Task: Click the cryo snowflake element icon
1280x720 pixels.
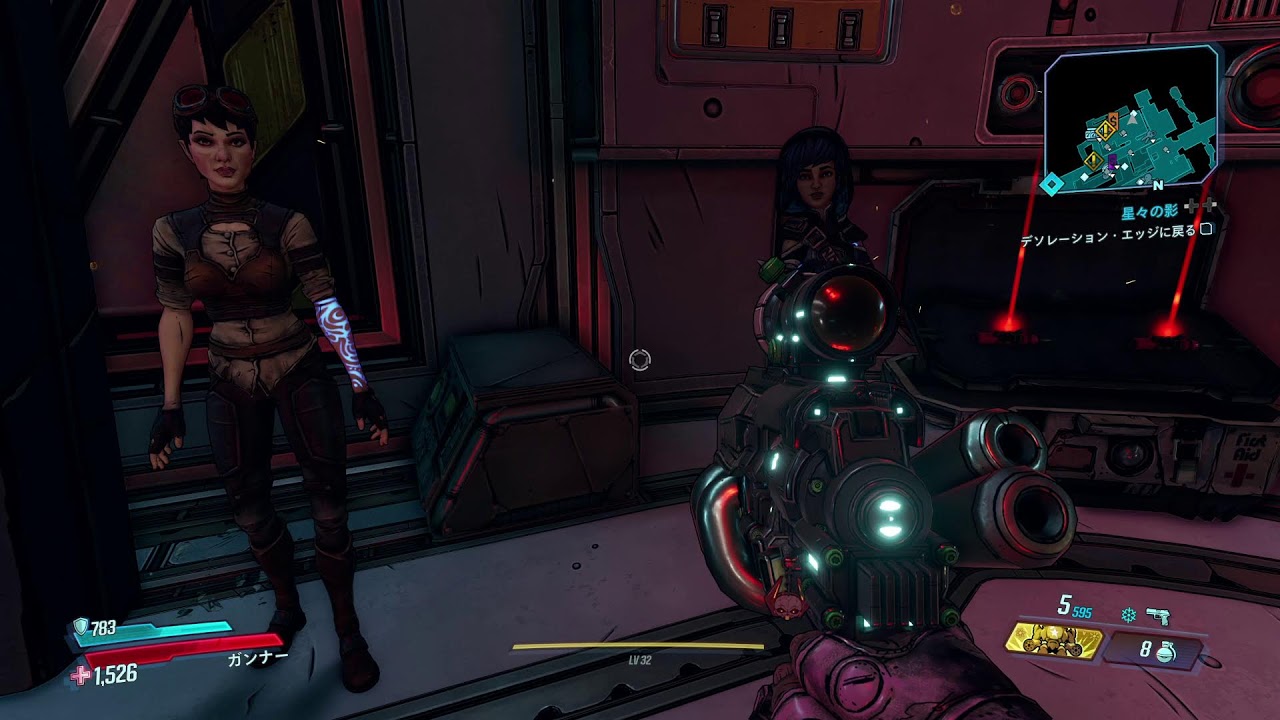Action: click(x=1129, y=616)
